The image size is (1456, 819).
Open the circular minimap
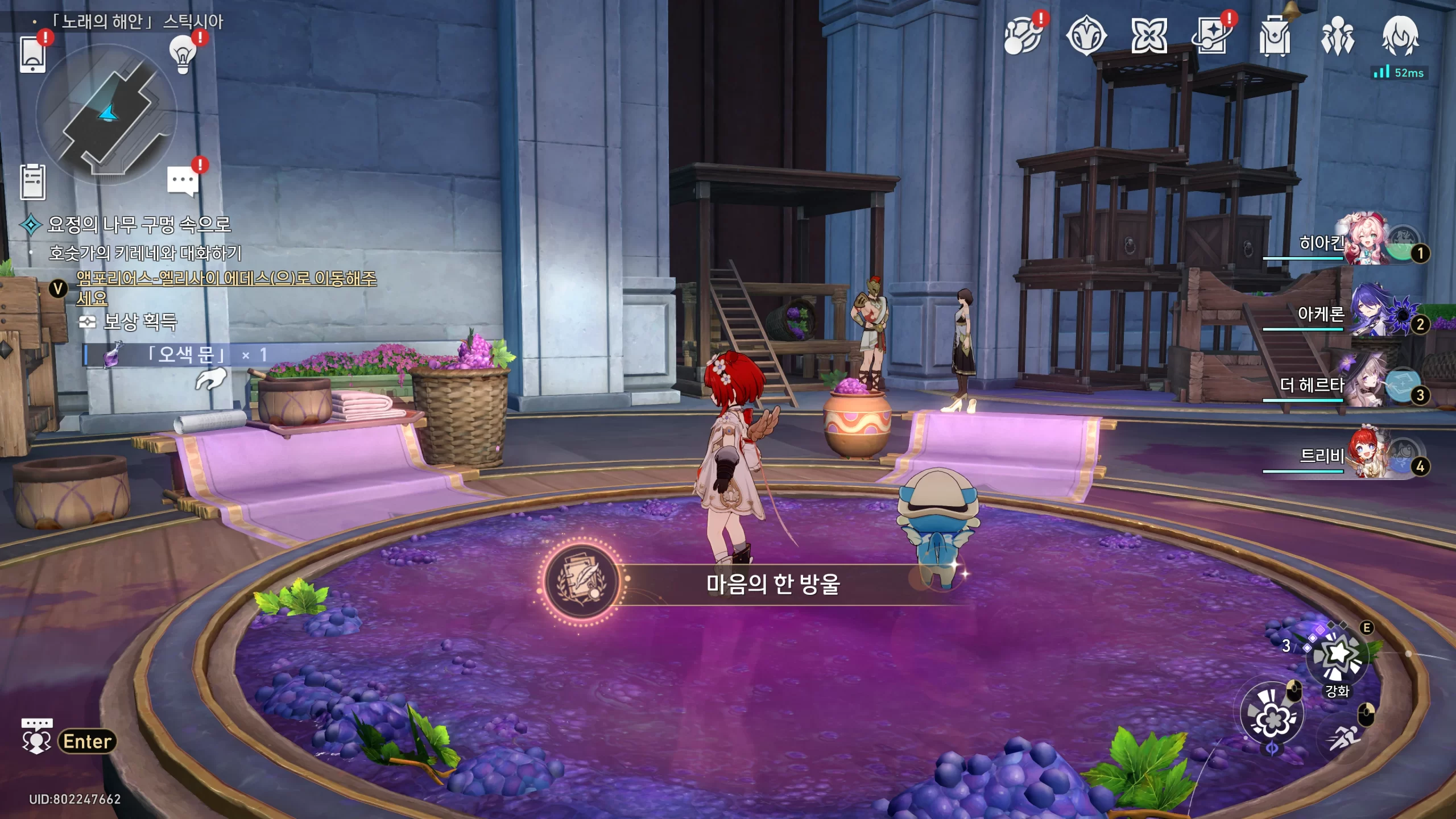107,114
